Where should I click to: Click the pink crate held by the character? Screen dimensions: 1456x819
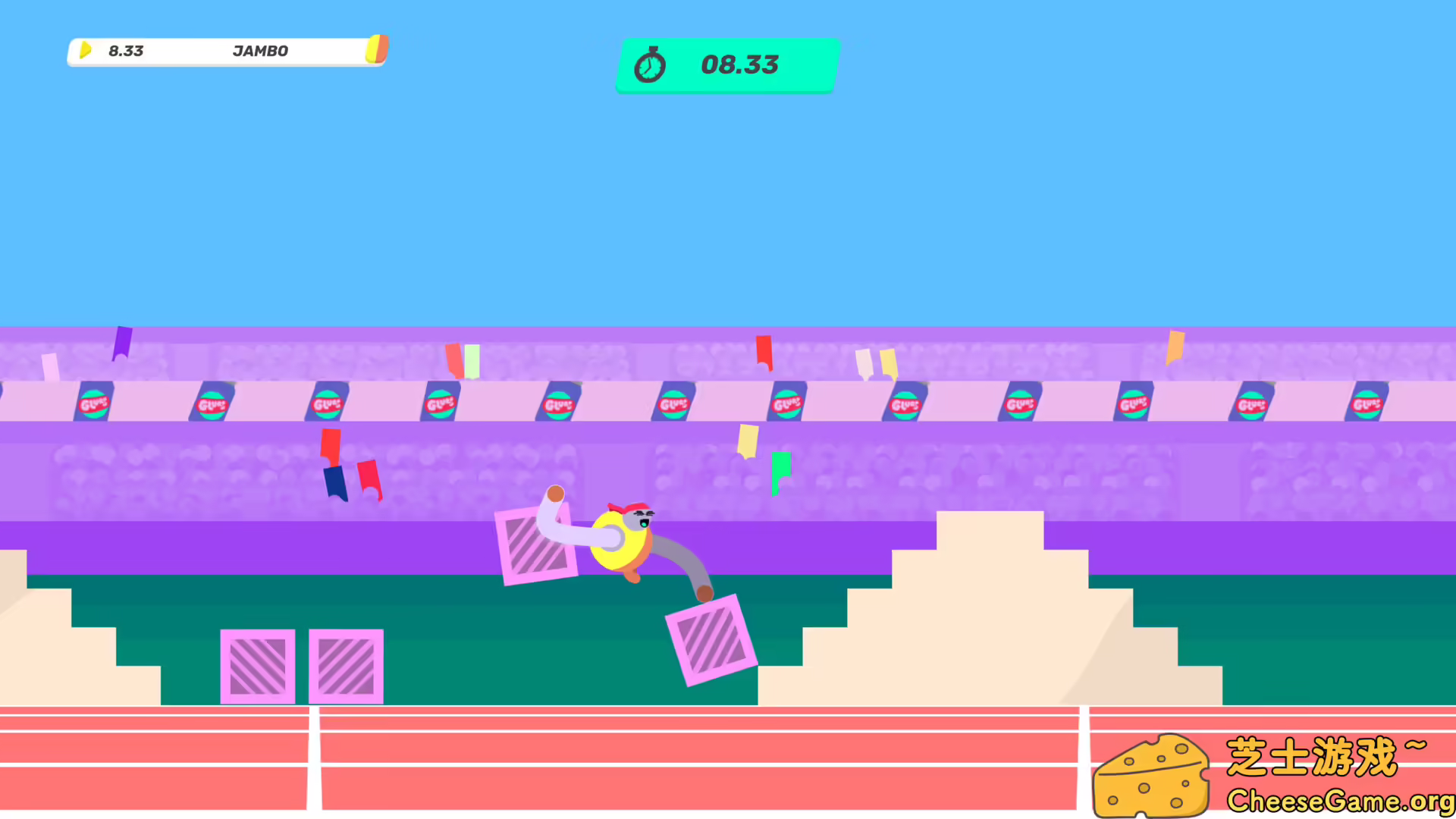(x=536, y=544)
